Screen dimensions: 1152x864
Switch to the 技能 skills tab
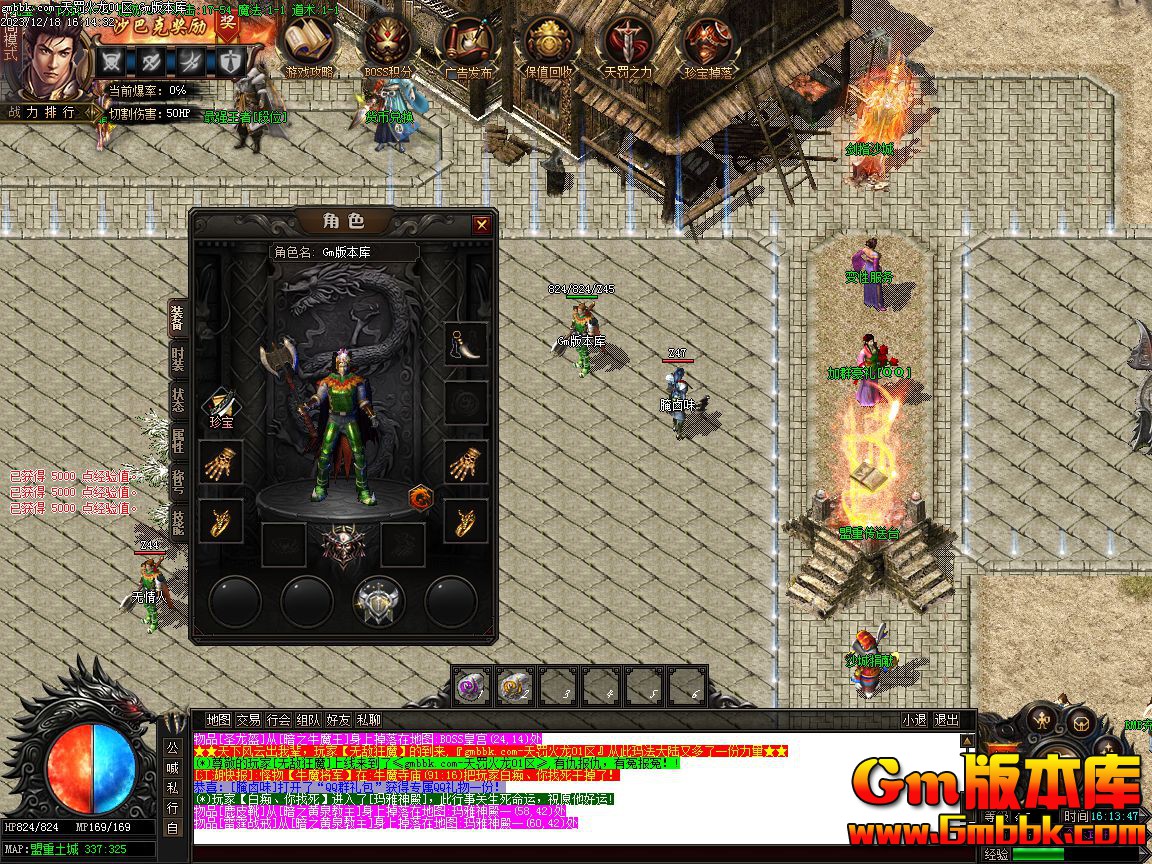tap(178, 521)
